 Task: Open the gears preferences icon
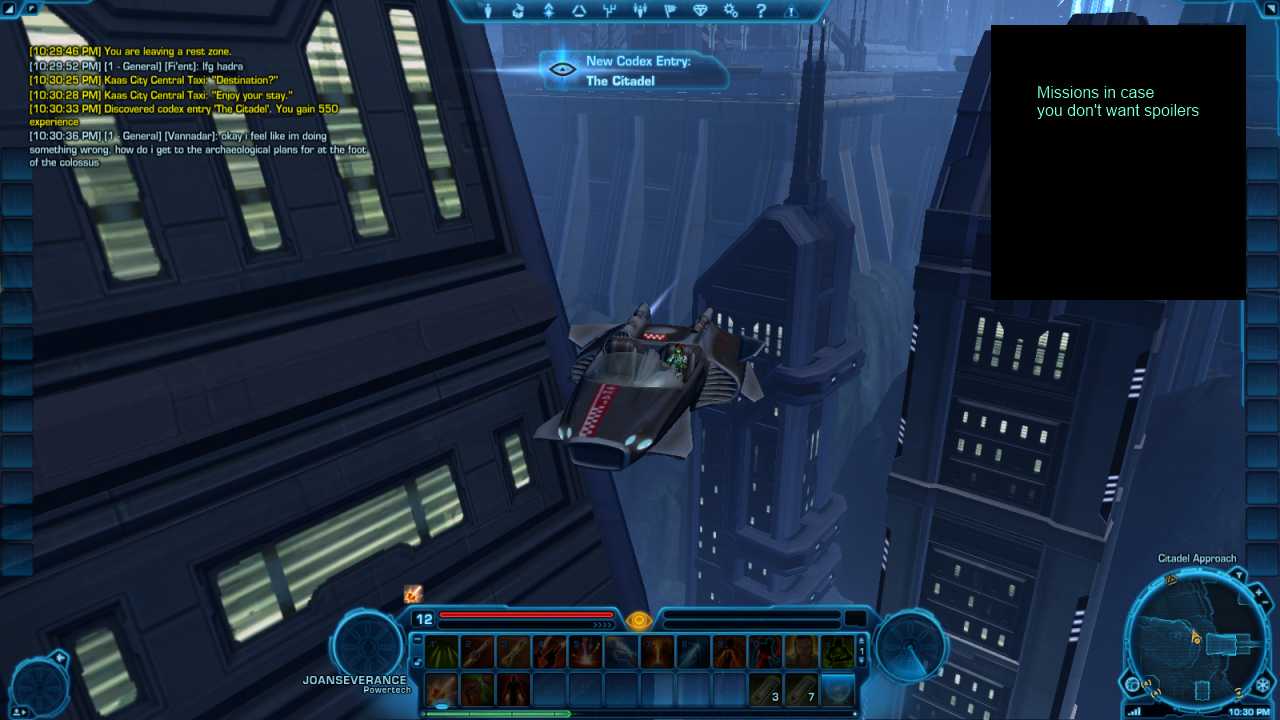click(x=731, y=11)
